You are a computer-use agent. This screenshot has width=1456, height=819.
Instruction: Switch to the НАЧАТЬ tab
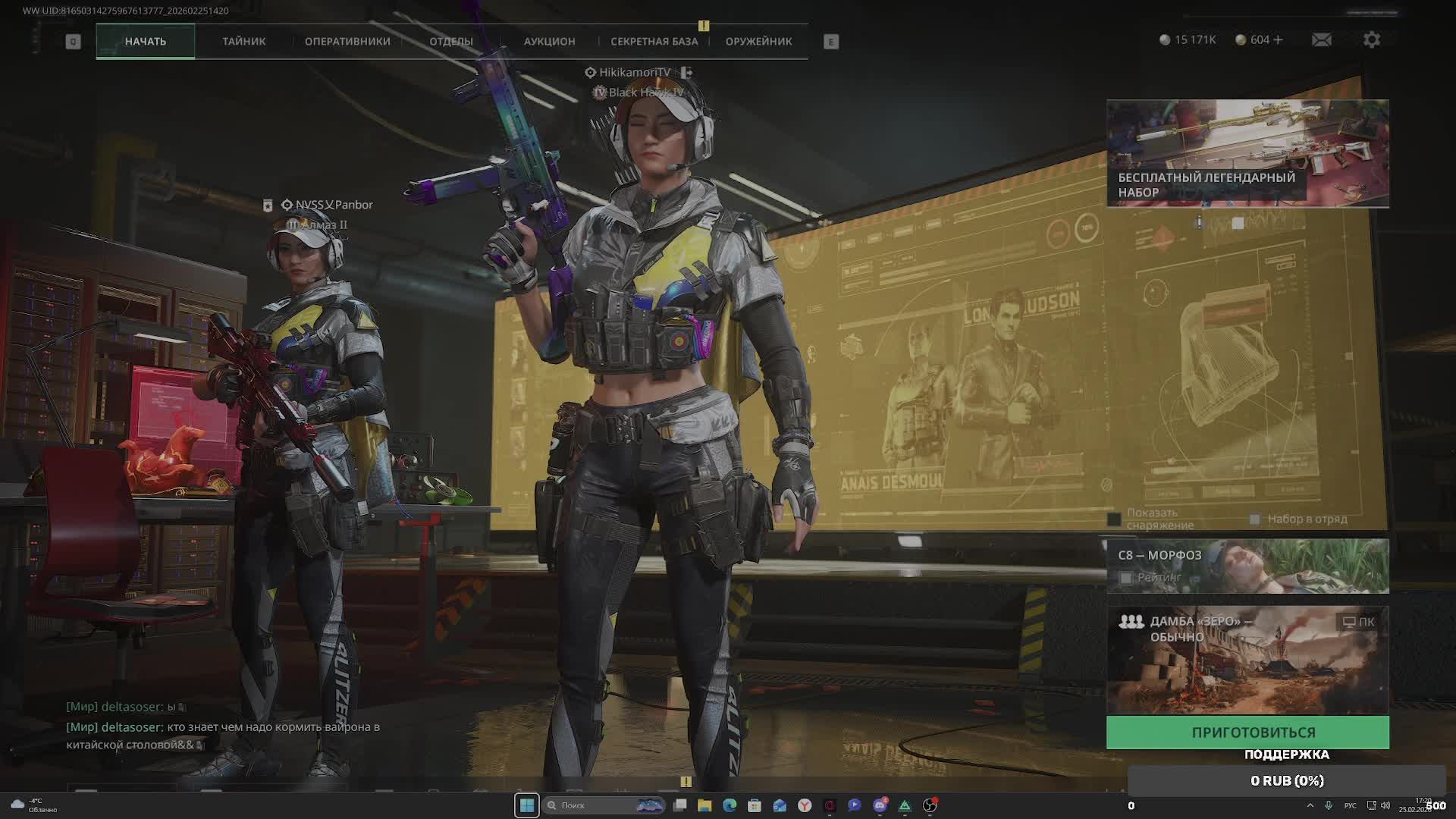coord(145,42)
